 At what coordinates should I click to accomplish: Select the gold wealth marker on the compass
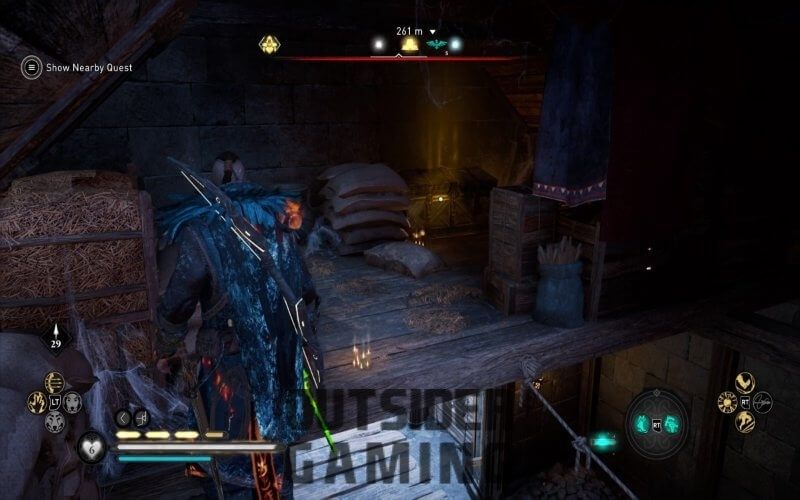(409, 44)
